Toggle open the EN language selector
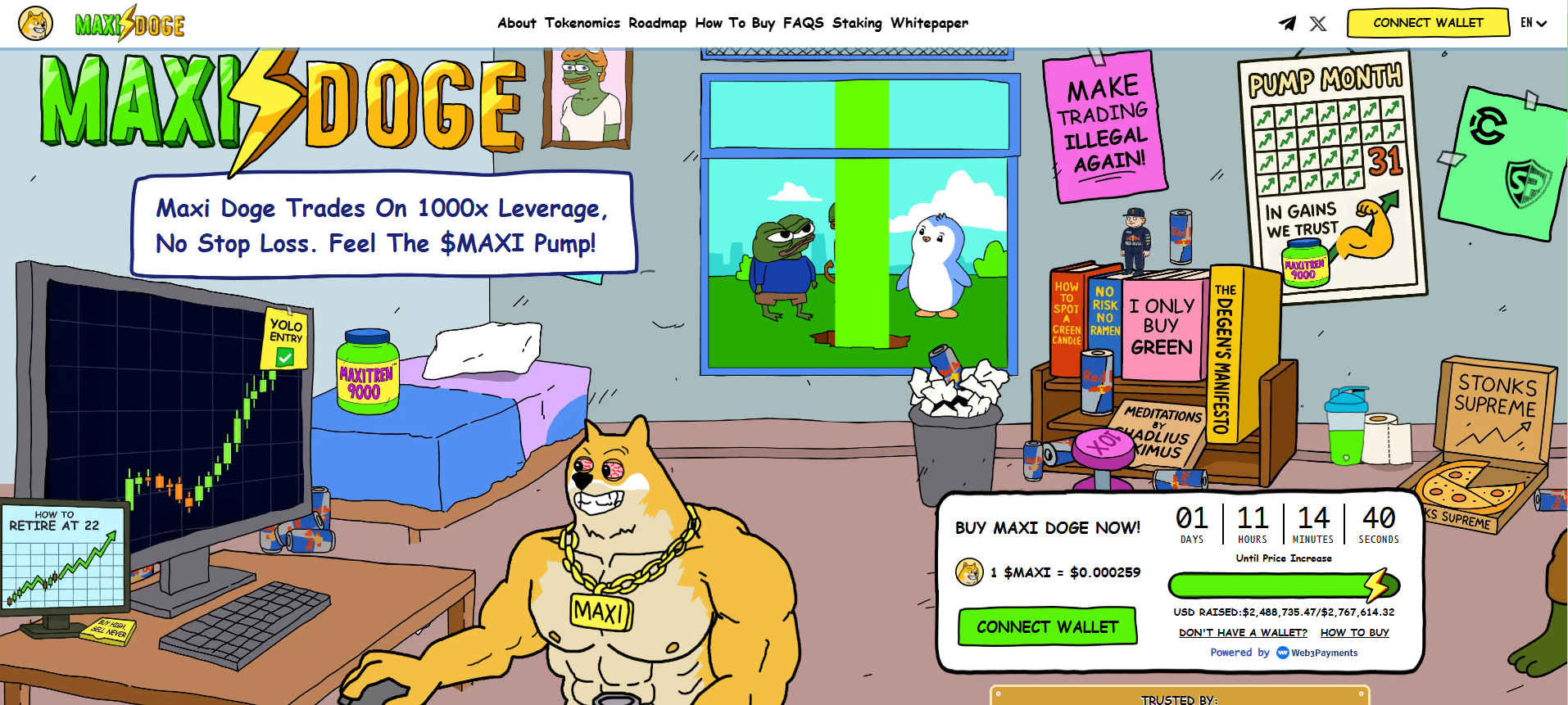Viewport: 1568px width, 705px height. pyautogui.click(x=1528, y=23)
